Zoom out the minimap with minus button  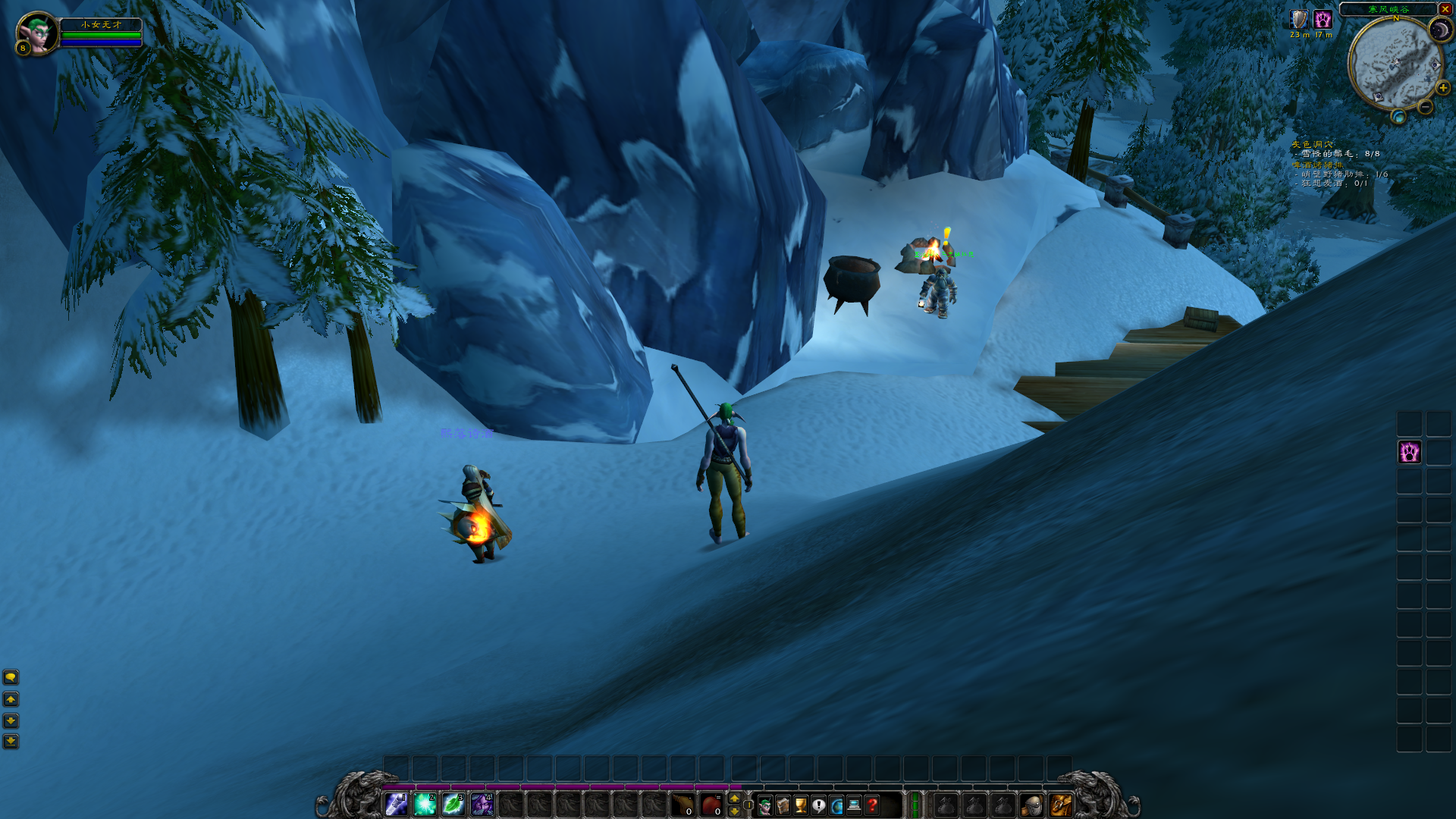click(1426, 108)
